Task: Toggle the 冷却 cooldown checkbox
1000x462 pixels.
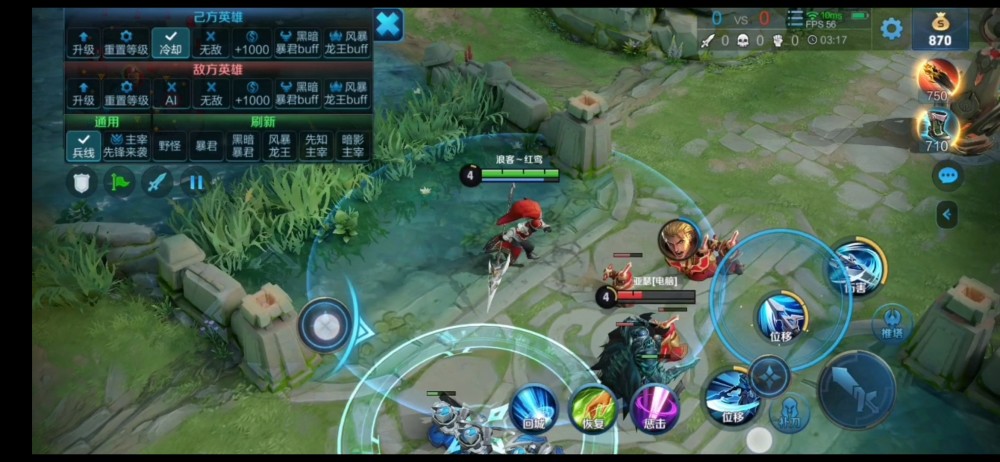Action: 170,42
